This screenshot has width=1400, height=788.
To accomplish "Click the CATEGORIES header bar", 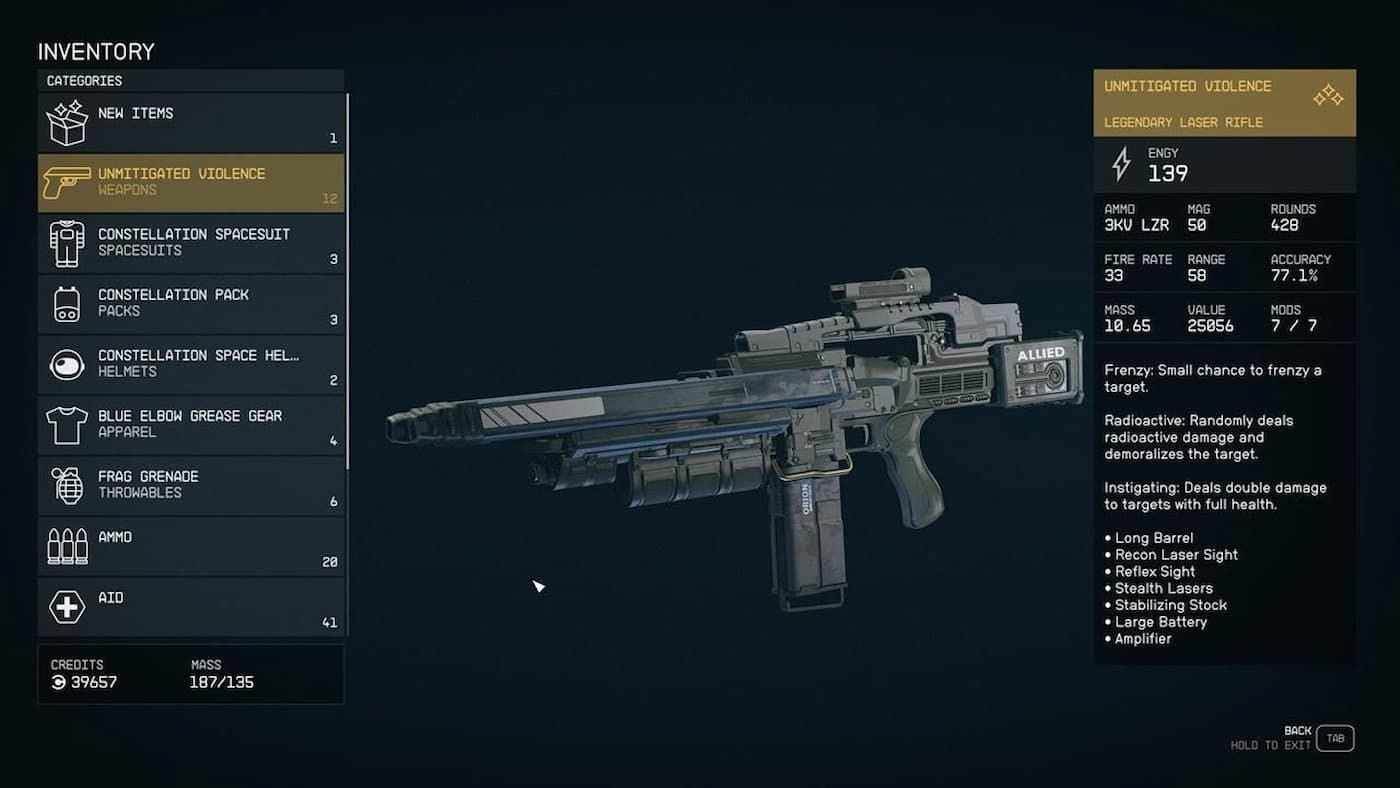I will (190, 80).
